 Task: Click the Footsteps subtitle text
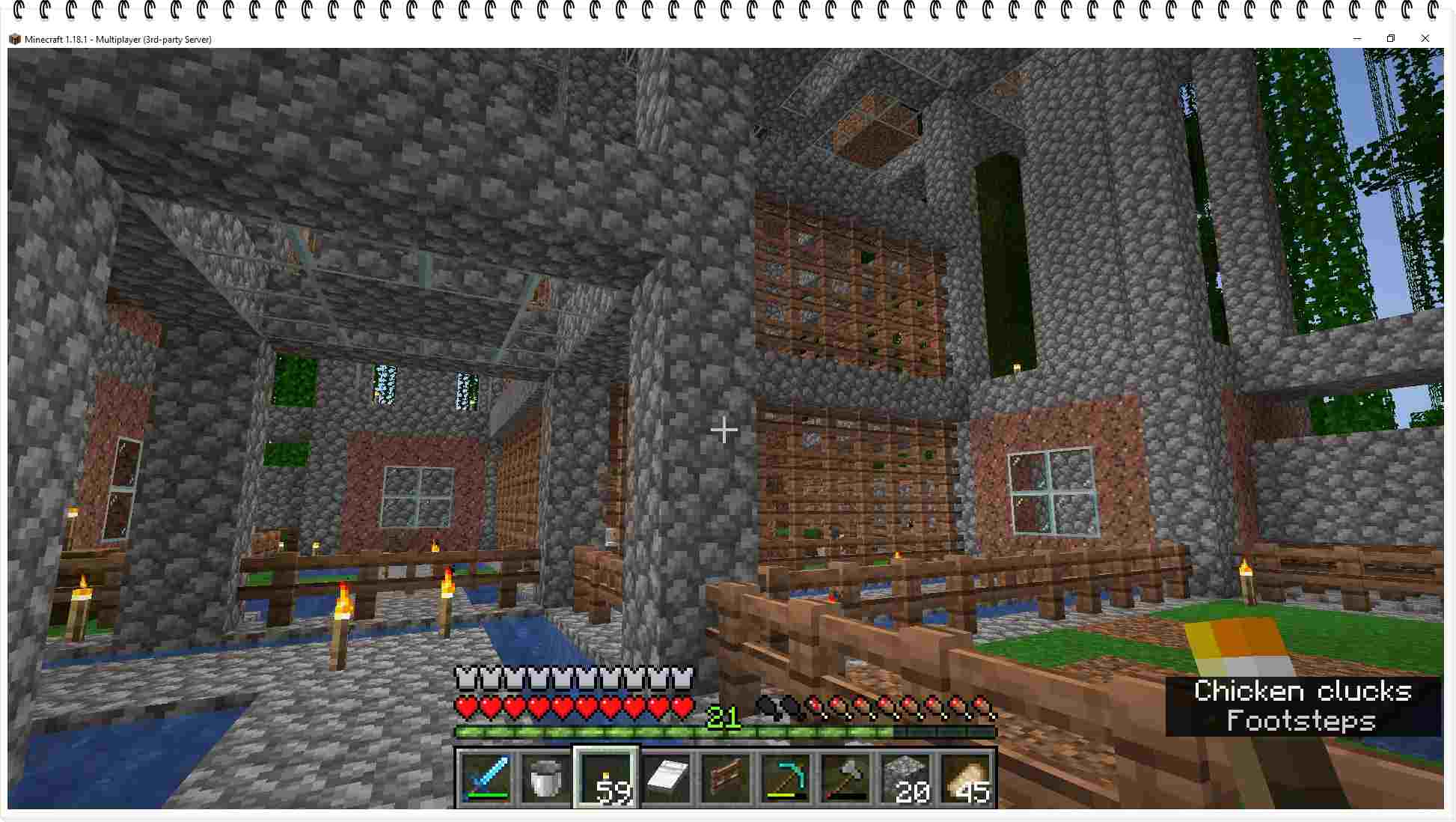point(1301,722)
